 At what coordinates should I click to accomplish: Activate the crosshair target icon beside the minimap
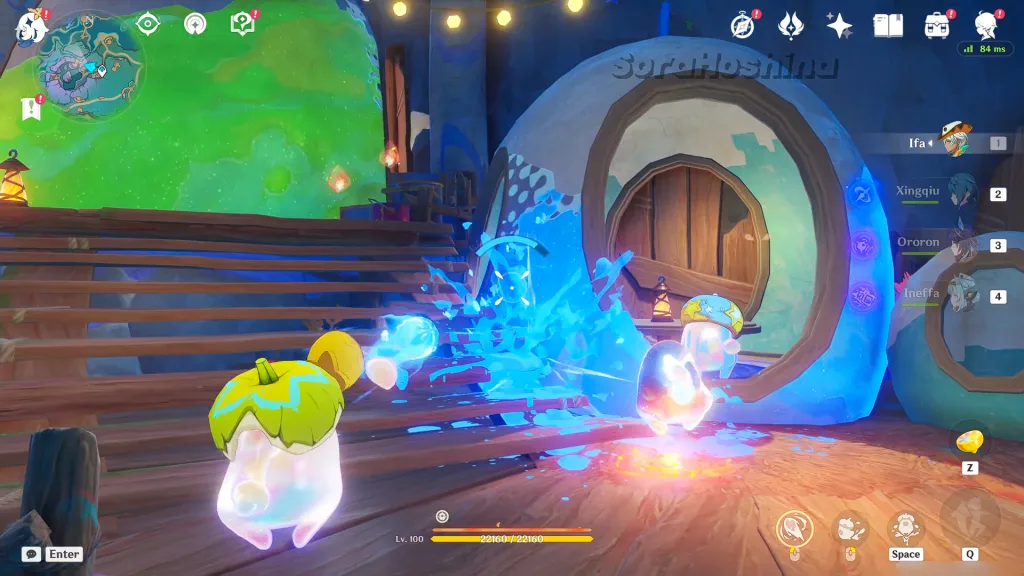pyautogui.click(x=148, y=24)
